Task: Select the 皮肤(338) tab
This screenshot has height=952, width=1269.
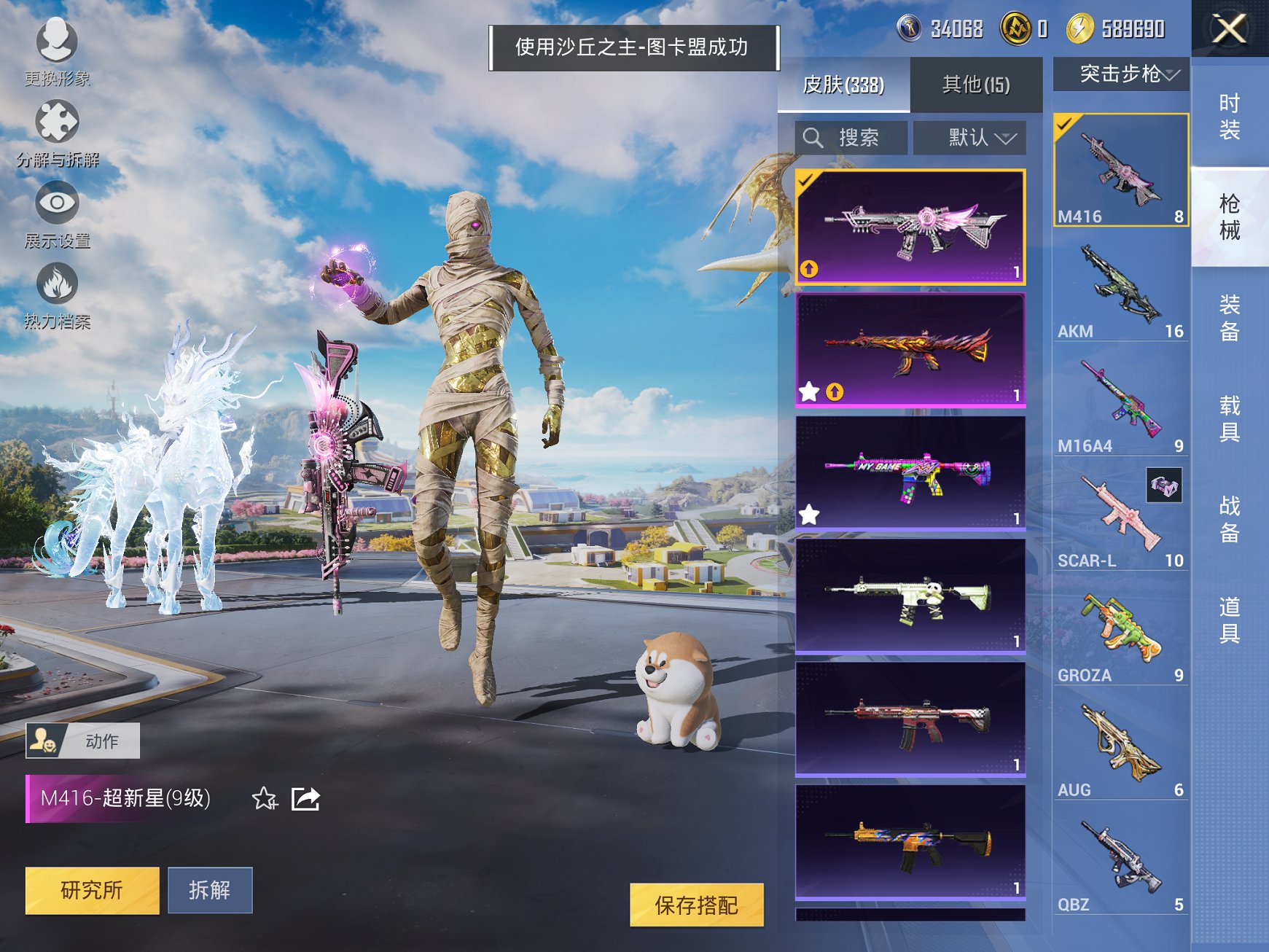Action: click(845, 85)
